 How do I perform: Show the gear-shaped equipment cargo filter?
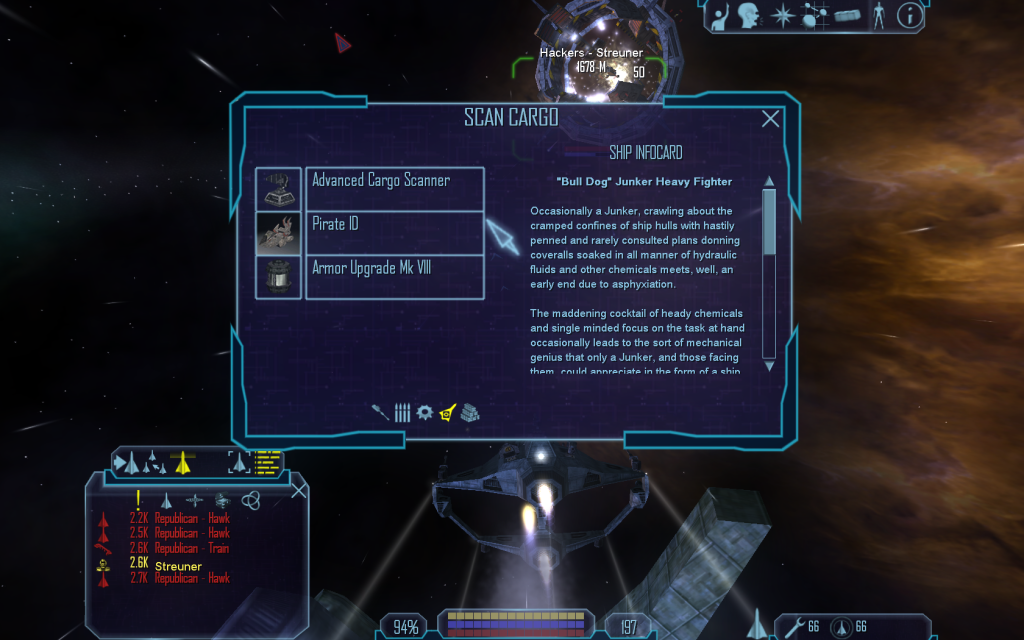tap(425, 412)
